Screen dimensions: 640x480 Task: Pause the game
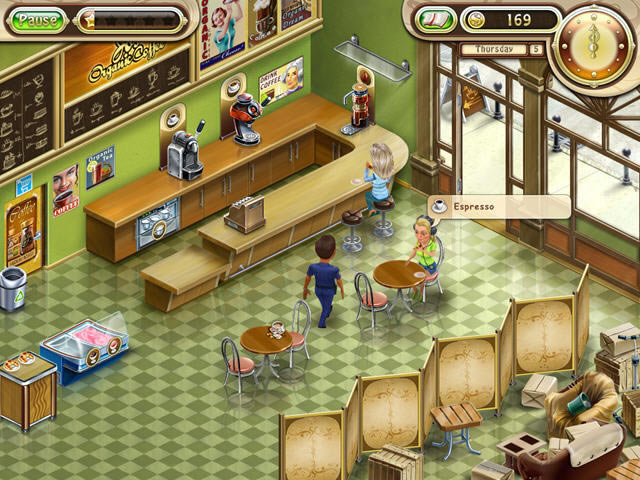[x=38, y=20]
